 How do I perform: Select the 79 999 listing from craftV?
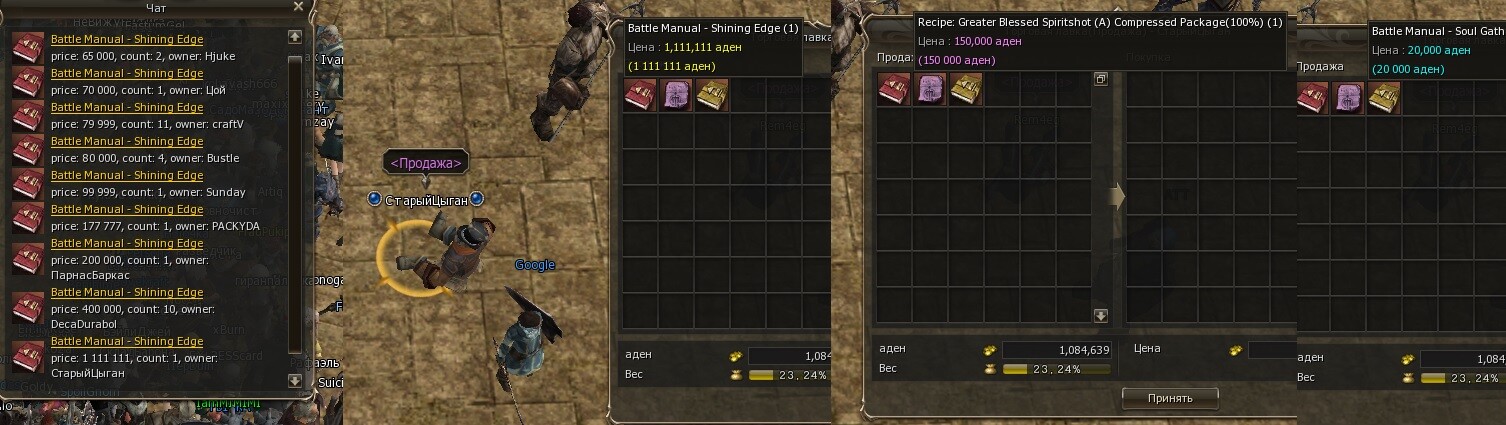127,107
